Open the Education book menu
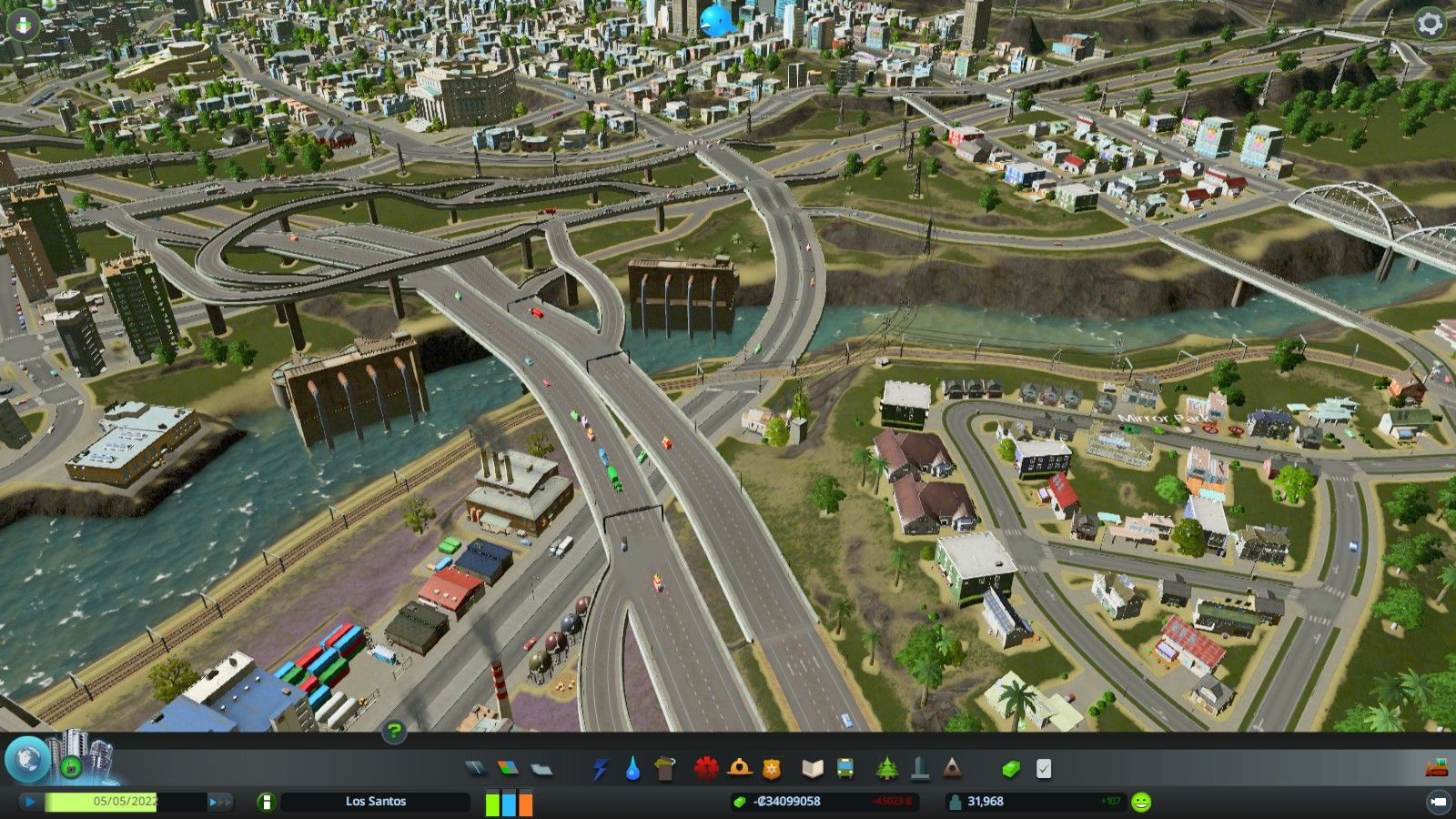 (x=814, y=769)
